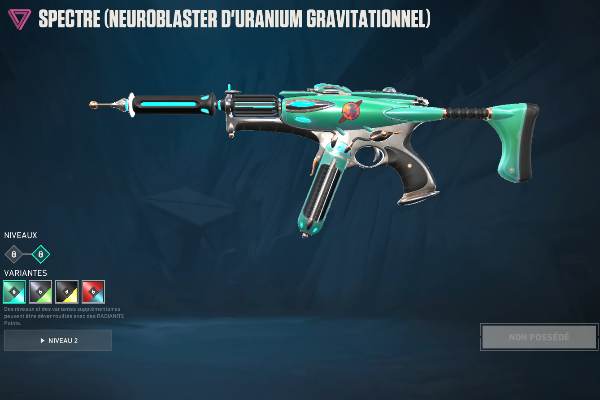Choose the red and blue variant swatch
Image resolution: width=600 pixels, height=400 pixels.
click(93, 292)
